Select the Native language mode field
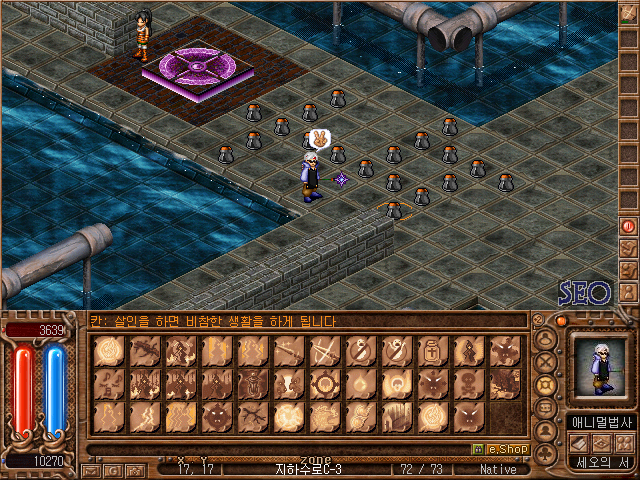The height and width of the screenshot is (480, 640). [x=498, y=469]
